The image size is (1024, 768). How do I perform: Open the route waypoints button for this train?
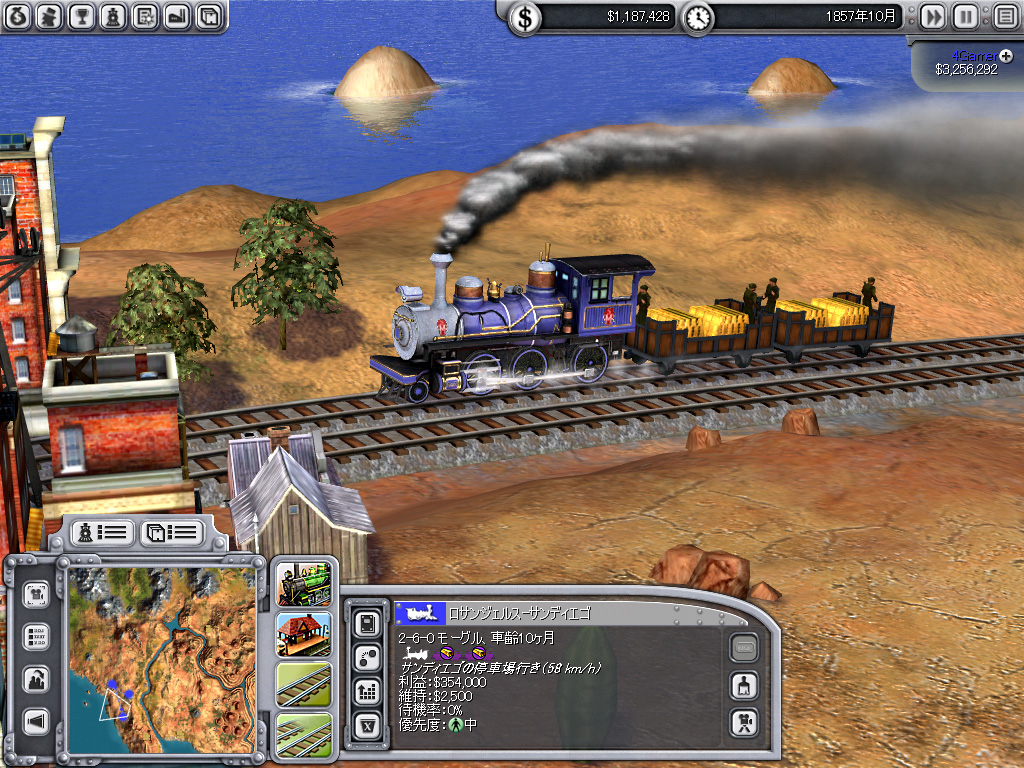[367, 657]
